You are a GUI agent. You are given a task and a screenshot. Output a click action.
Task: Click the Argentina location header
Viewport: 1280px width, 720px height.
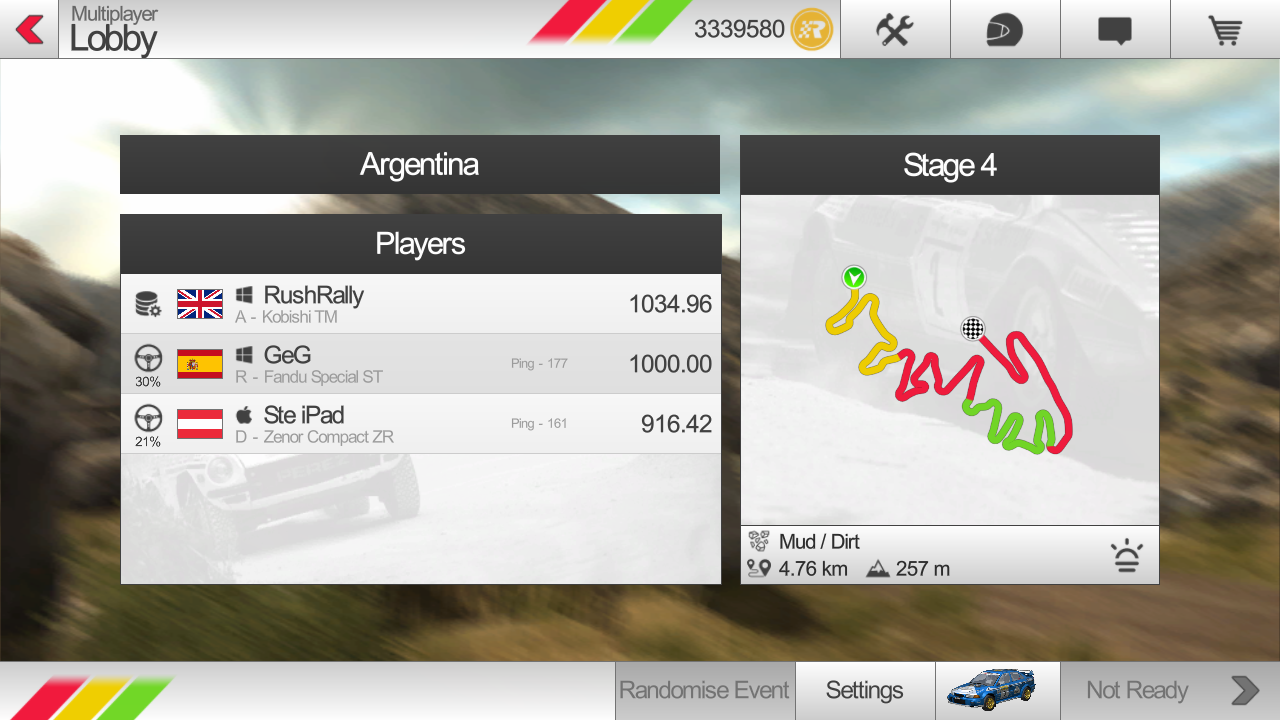(419, 165)
